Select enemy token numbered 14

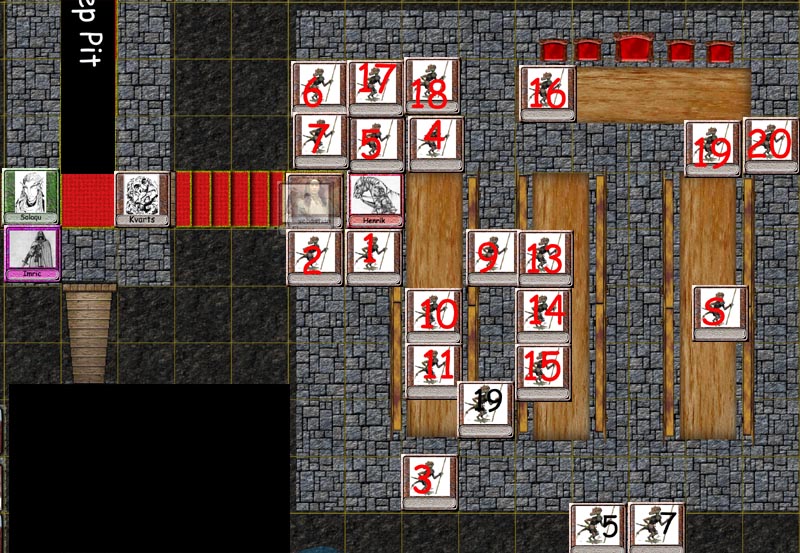(544, 315)
